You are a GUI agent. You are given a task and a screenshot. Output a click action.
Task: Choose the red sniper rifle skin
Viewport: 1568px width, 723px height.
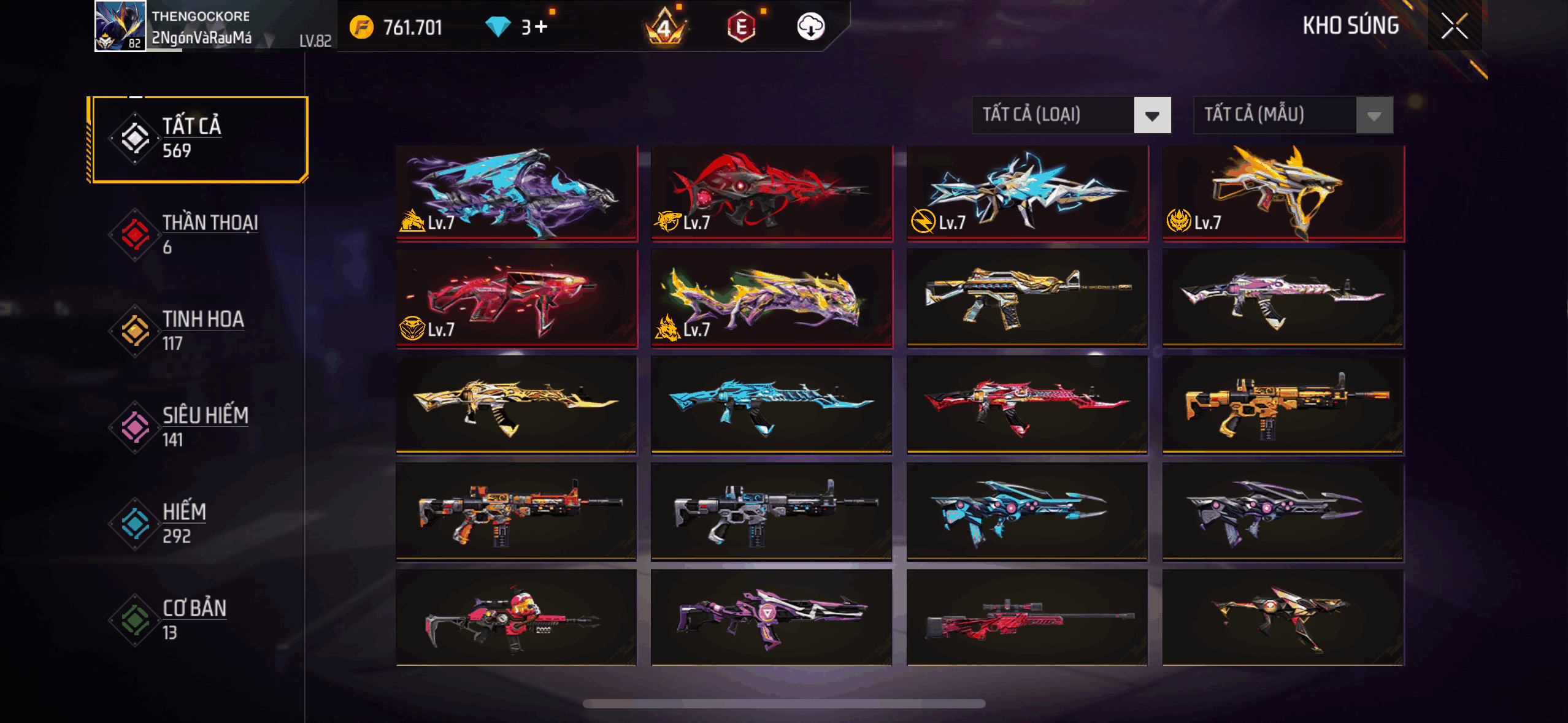click(x=1027, y=618)
